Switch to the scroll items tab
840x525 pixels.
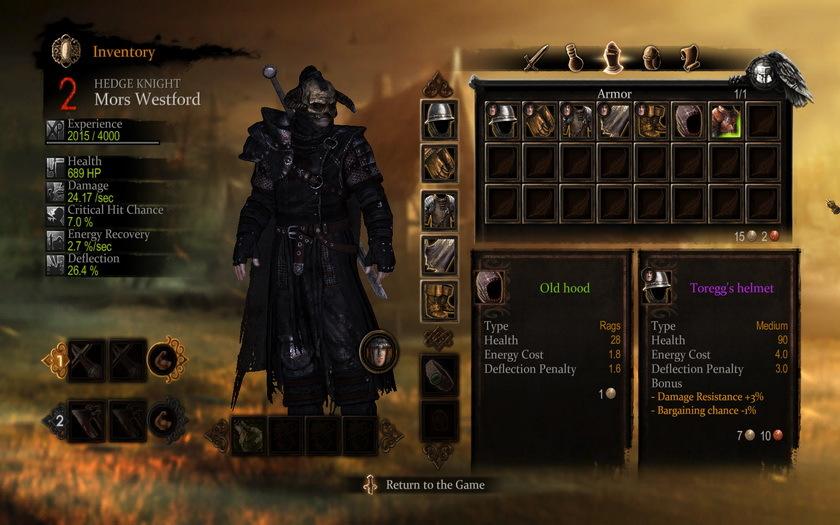(688, 57)
